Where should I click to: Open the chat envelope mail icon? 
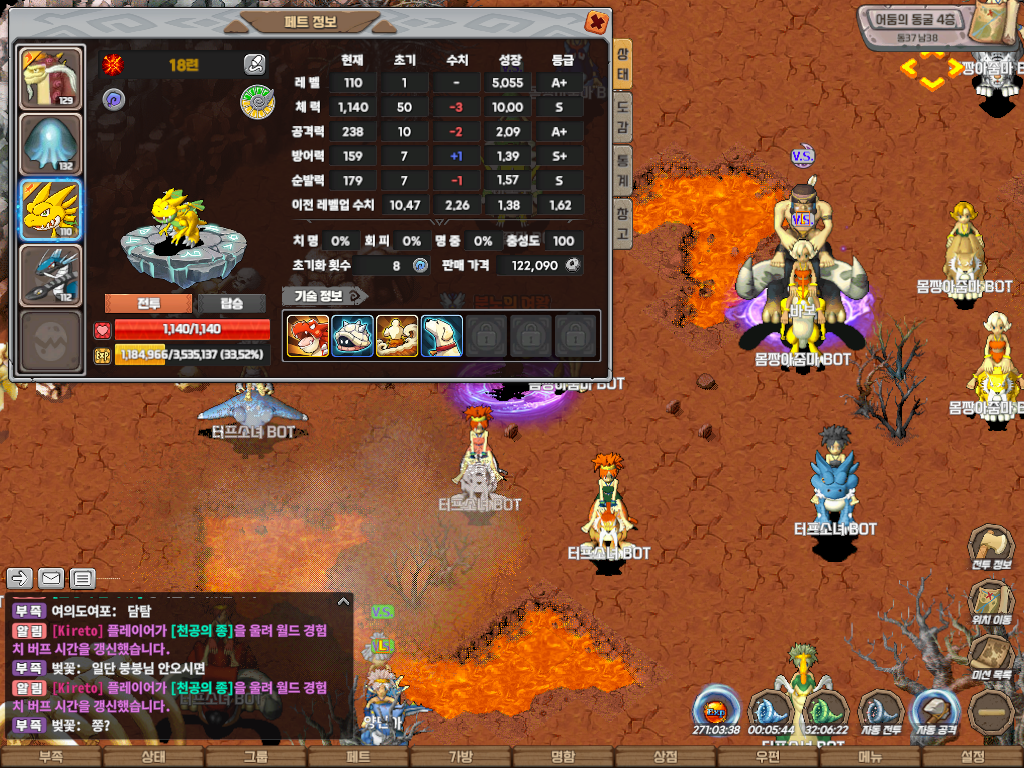[x=51, y=578]
